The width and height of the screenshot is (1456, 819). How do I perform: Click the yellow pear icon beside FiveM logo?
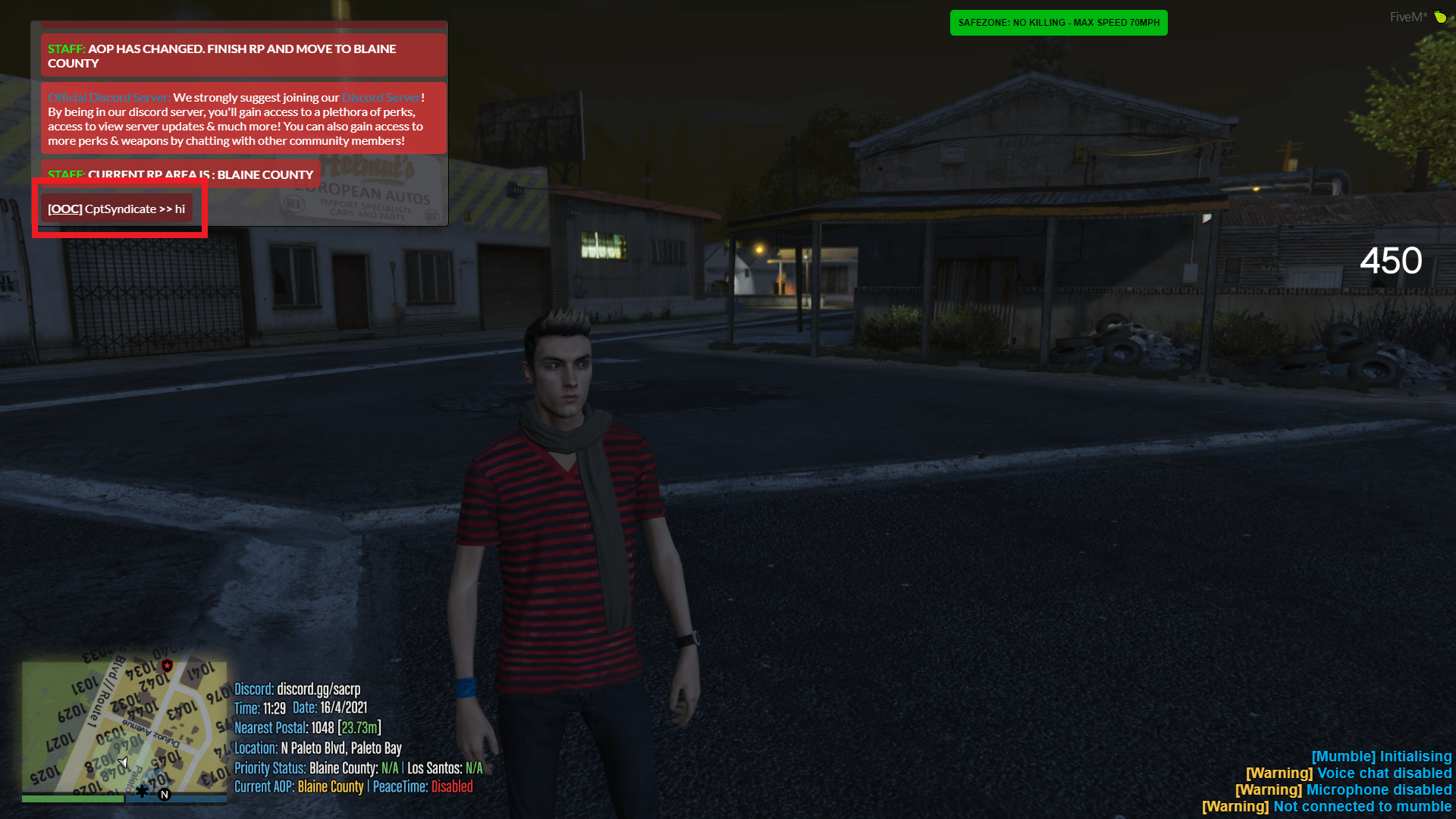[x=1440, y=17]
